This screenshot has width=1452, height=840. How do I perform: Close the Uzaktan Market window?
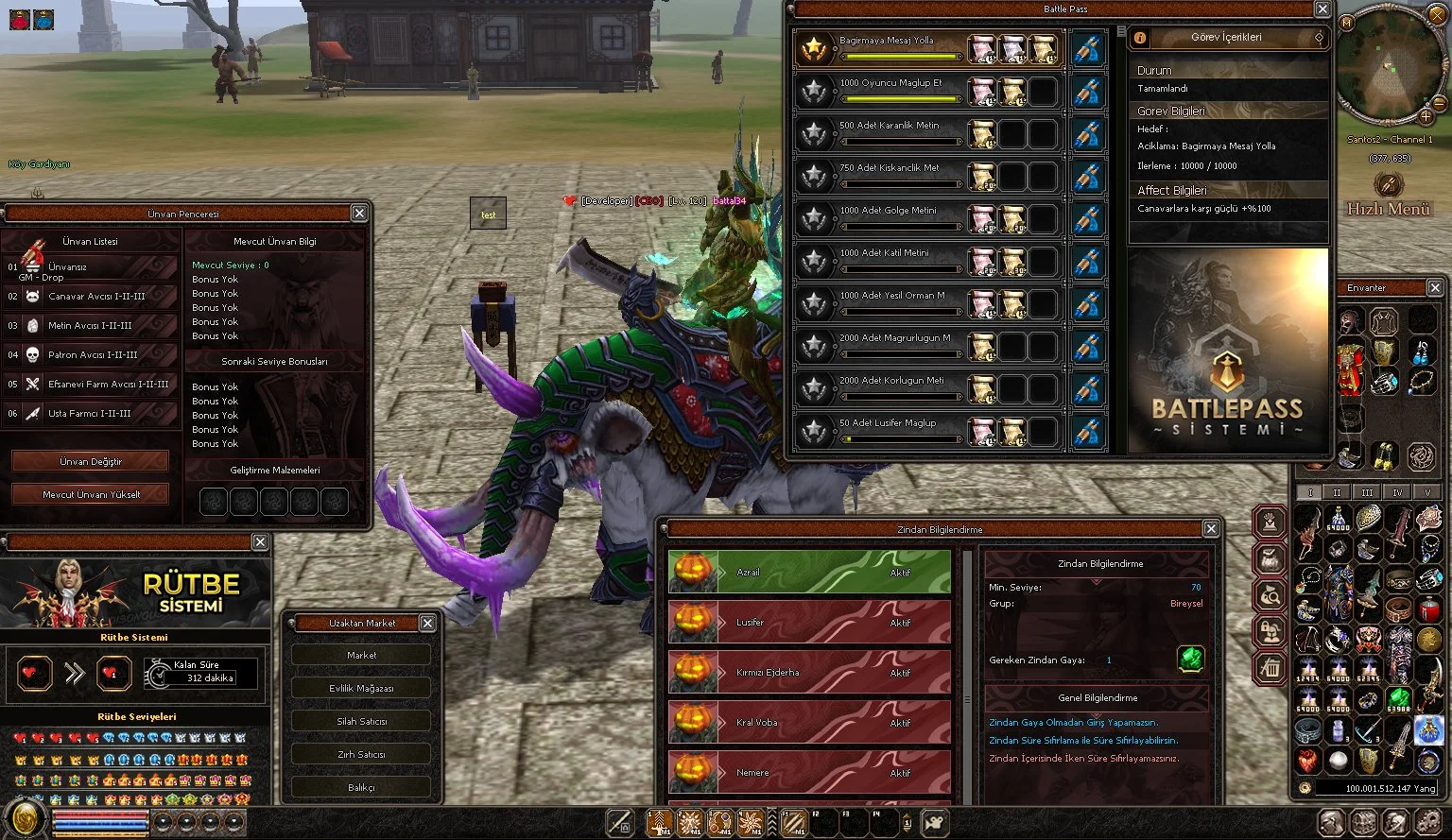[427, 623]
